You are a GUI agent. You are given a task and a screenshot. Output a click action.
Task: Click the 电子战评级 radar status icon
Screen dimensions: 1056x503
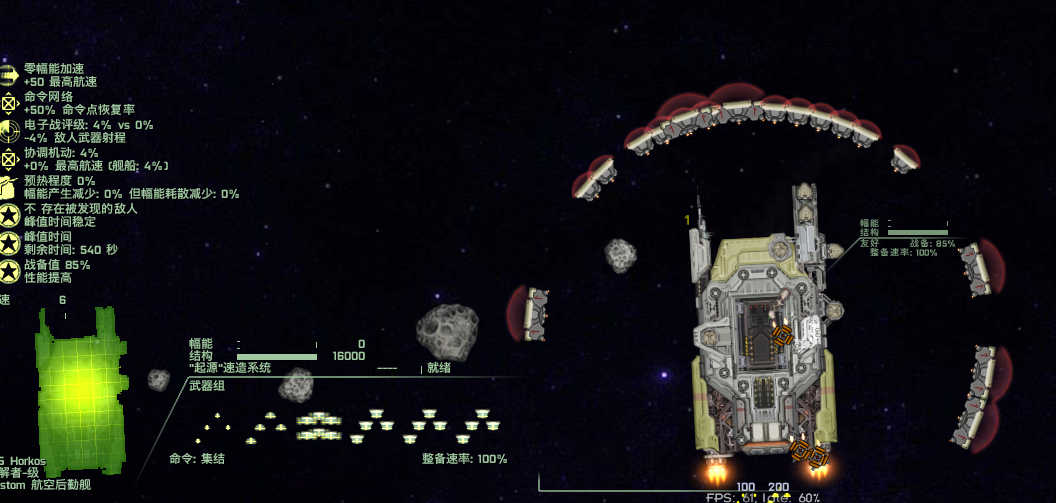coord(9,130)
